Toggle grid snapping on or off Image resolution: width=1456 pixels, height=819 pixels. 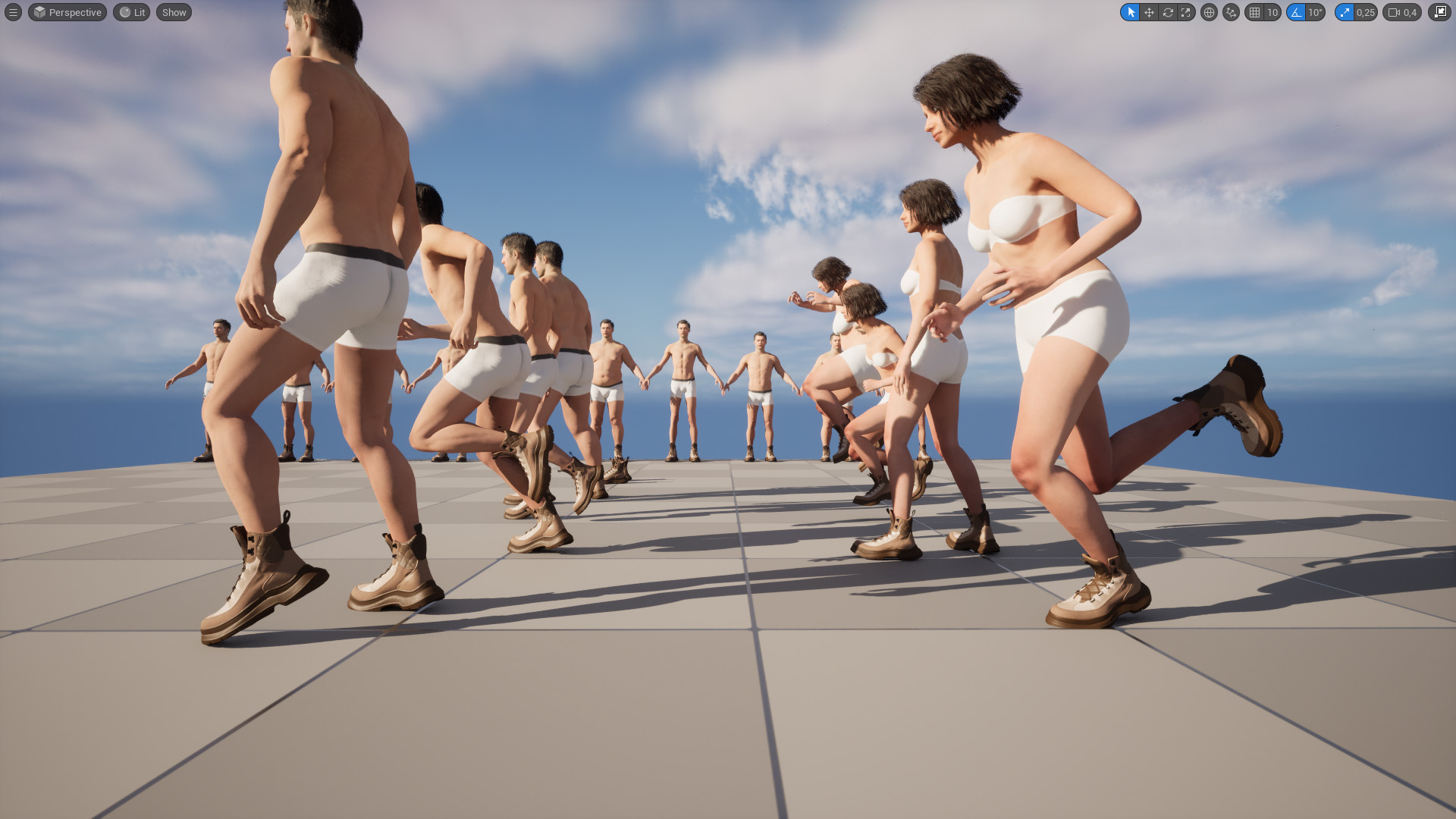coord(1254,12)
